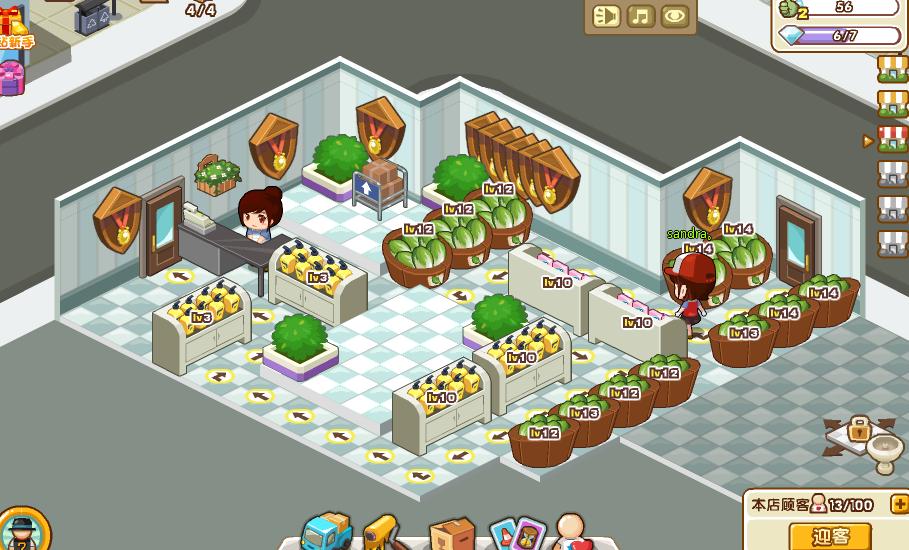Click the eye visibility toggle

coord(675,16)
